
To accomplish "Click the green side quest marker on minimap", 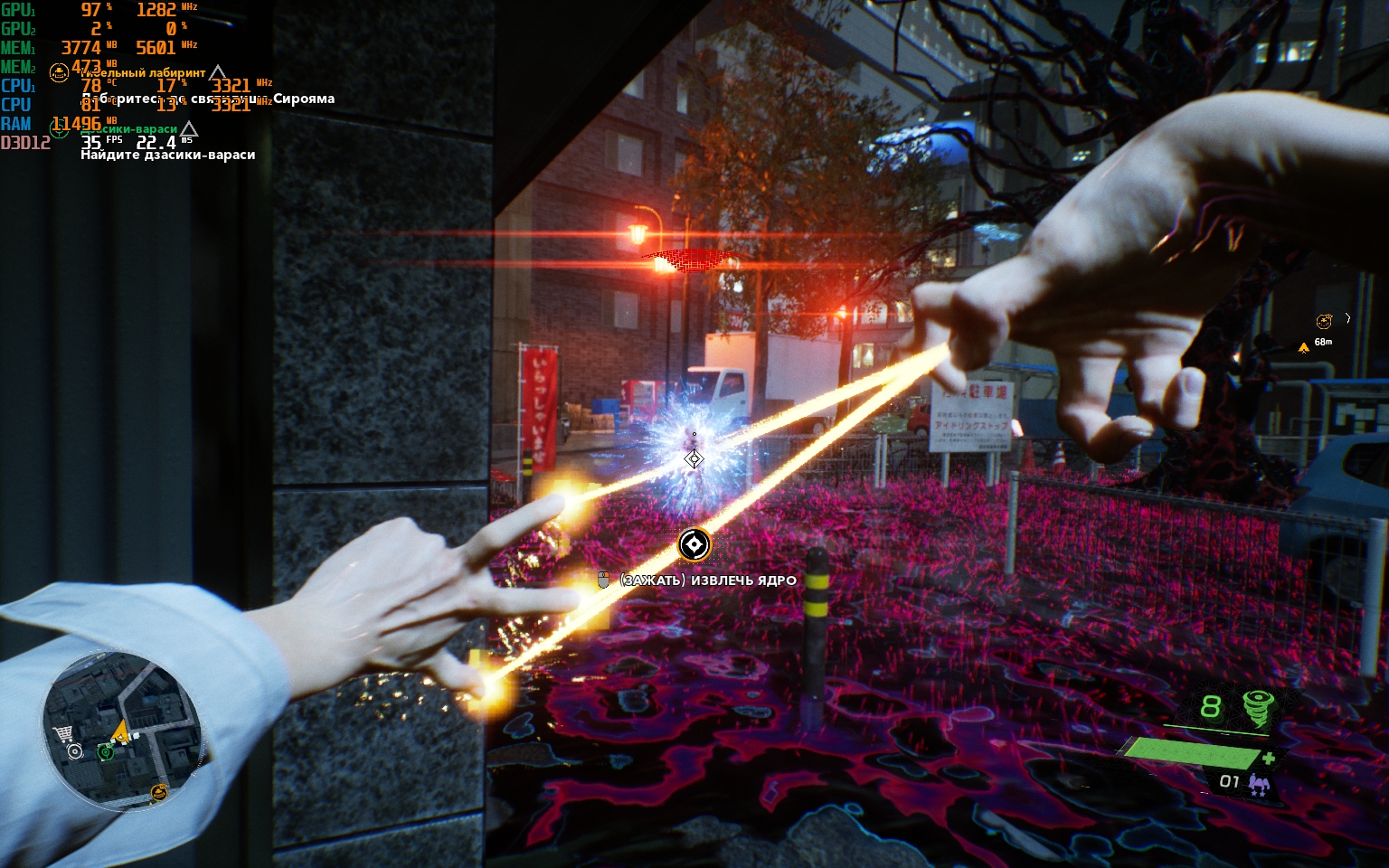I will click(x=107, y=750).
